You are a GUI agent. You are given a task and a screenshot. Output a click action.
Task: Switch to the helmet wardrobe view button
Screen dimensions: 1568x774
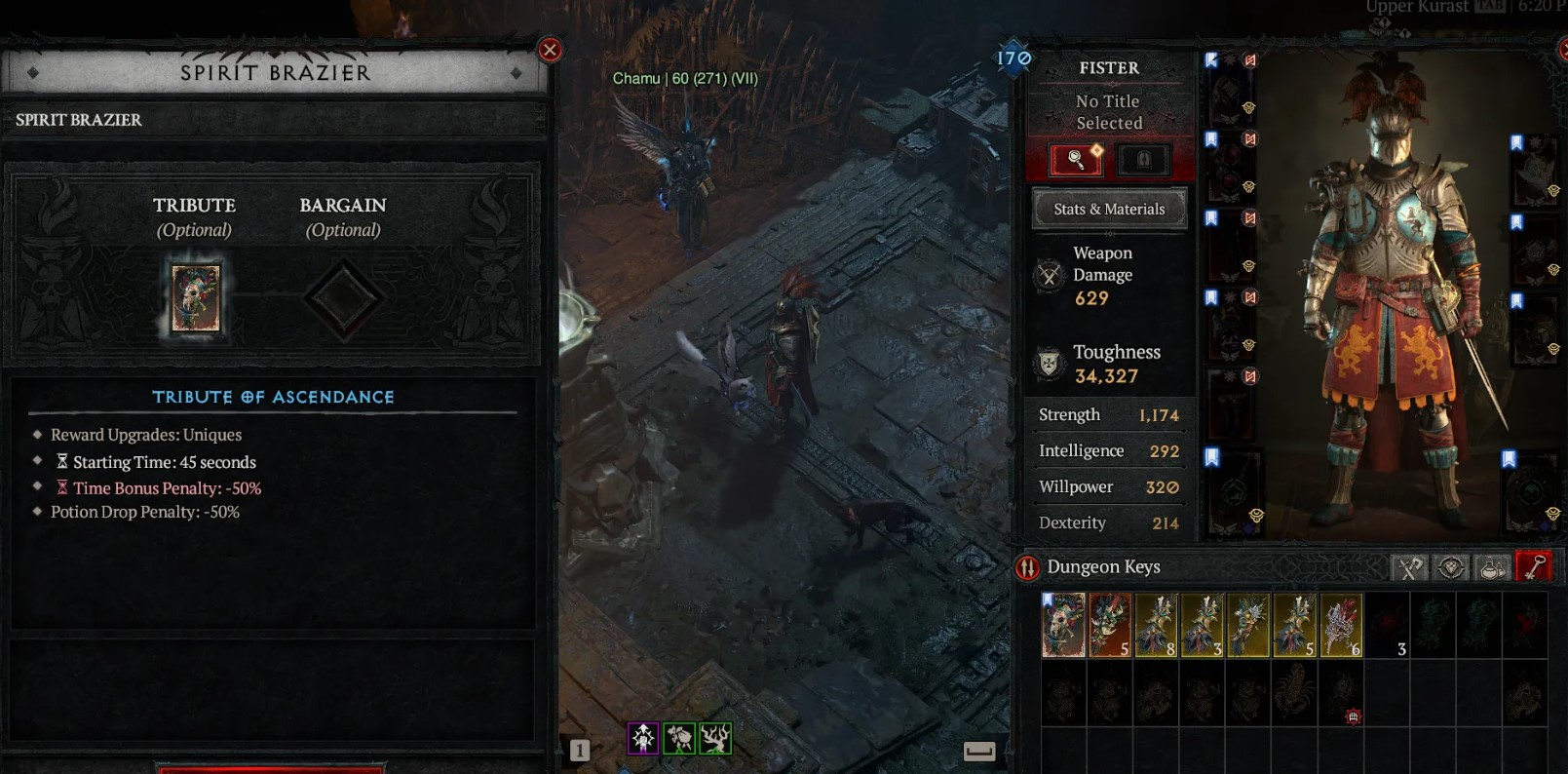(1143, 159)
